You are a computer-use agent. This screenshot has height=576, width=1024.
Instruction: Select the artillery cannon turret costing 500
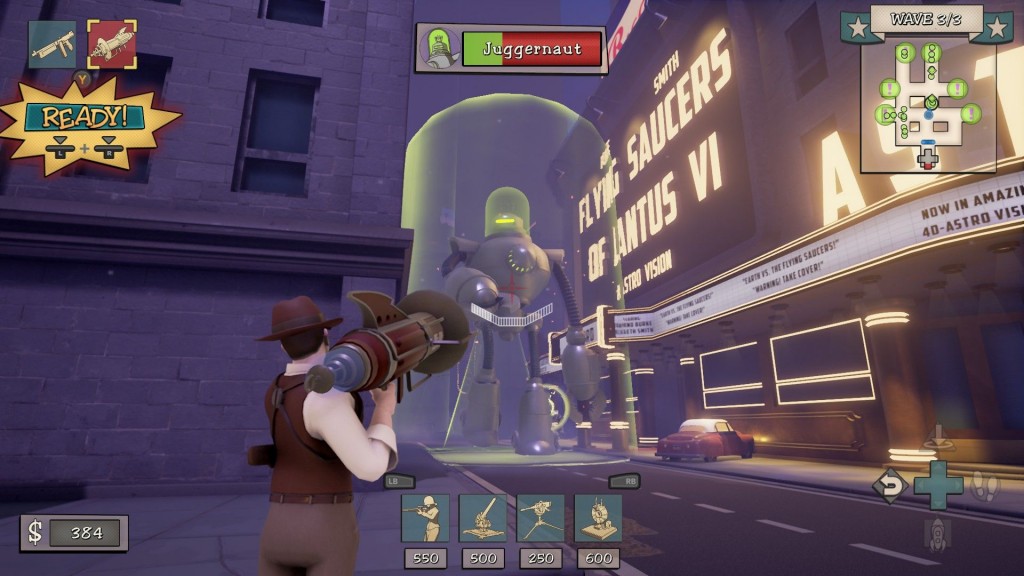click(x=482, y=518)
